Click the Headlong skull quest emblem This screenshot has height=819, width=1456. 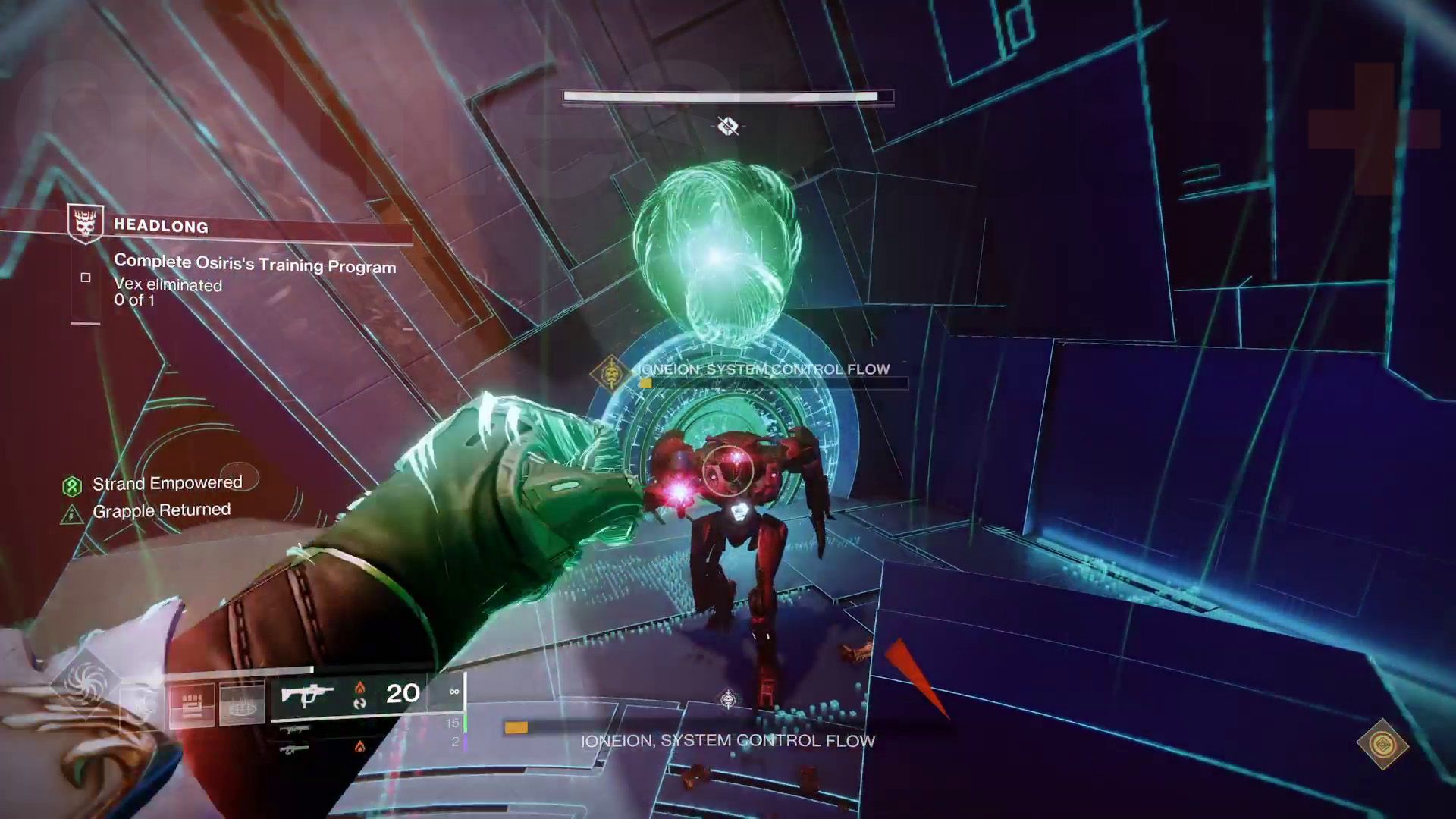[85, 225]
